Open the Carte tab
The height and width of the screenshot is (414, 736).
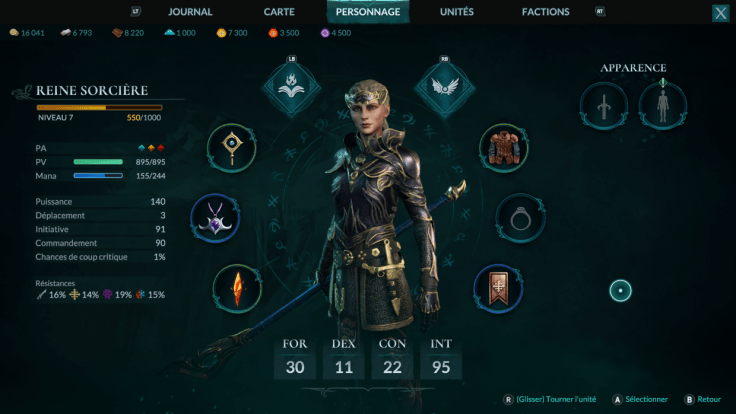coord(279,12)
